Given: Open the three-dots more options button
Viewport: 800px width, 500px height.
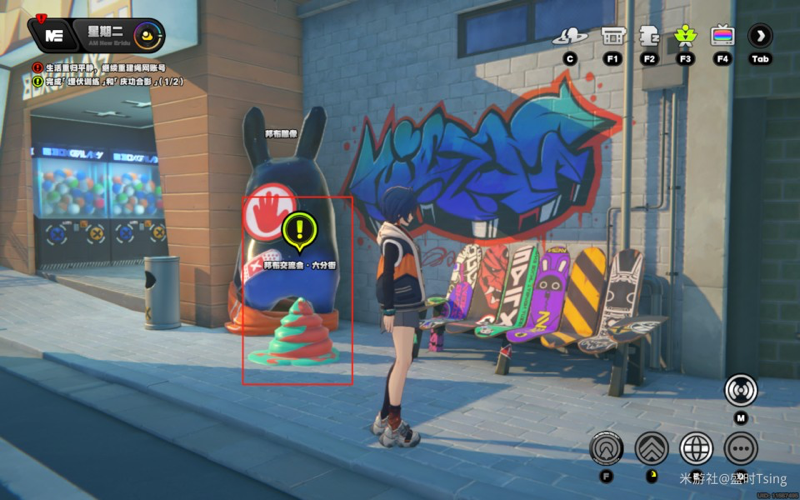Looking at the screenshot, I should pyautogui.click(x=741, y=448).
